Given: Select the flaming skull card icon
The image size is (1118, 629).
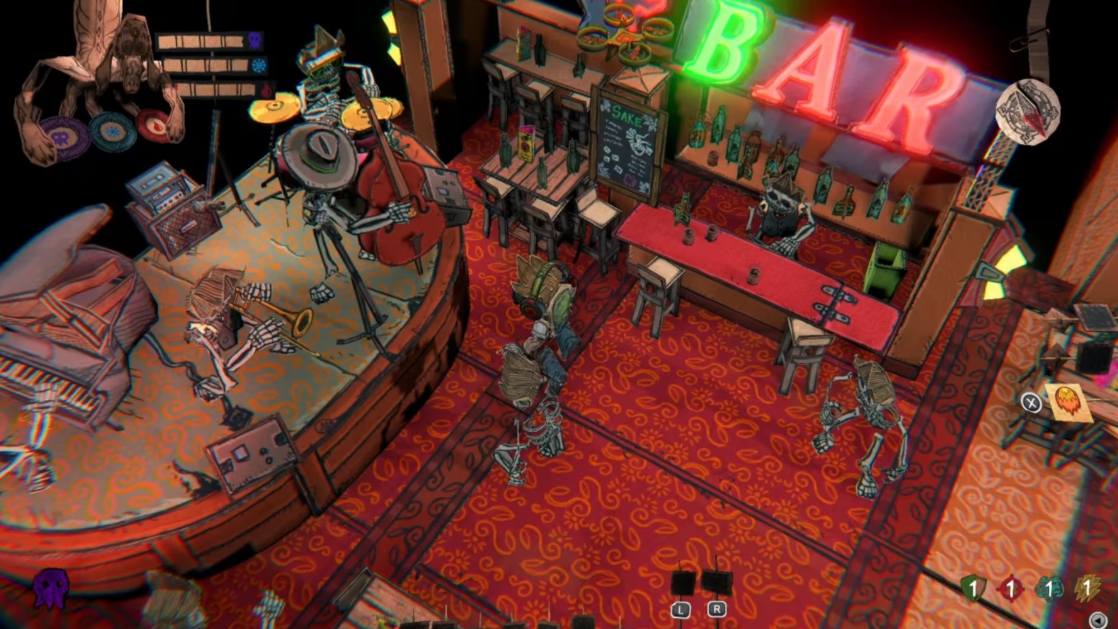Looking at the screenshot, I should pos(1067,402).
